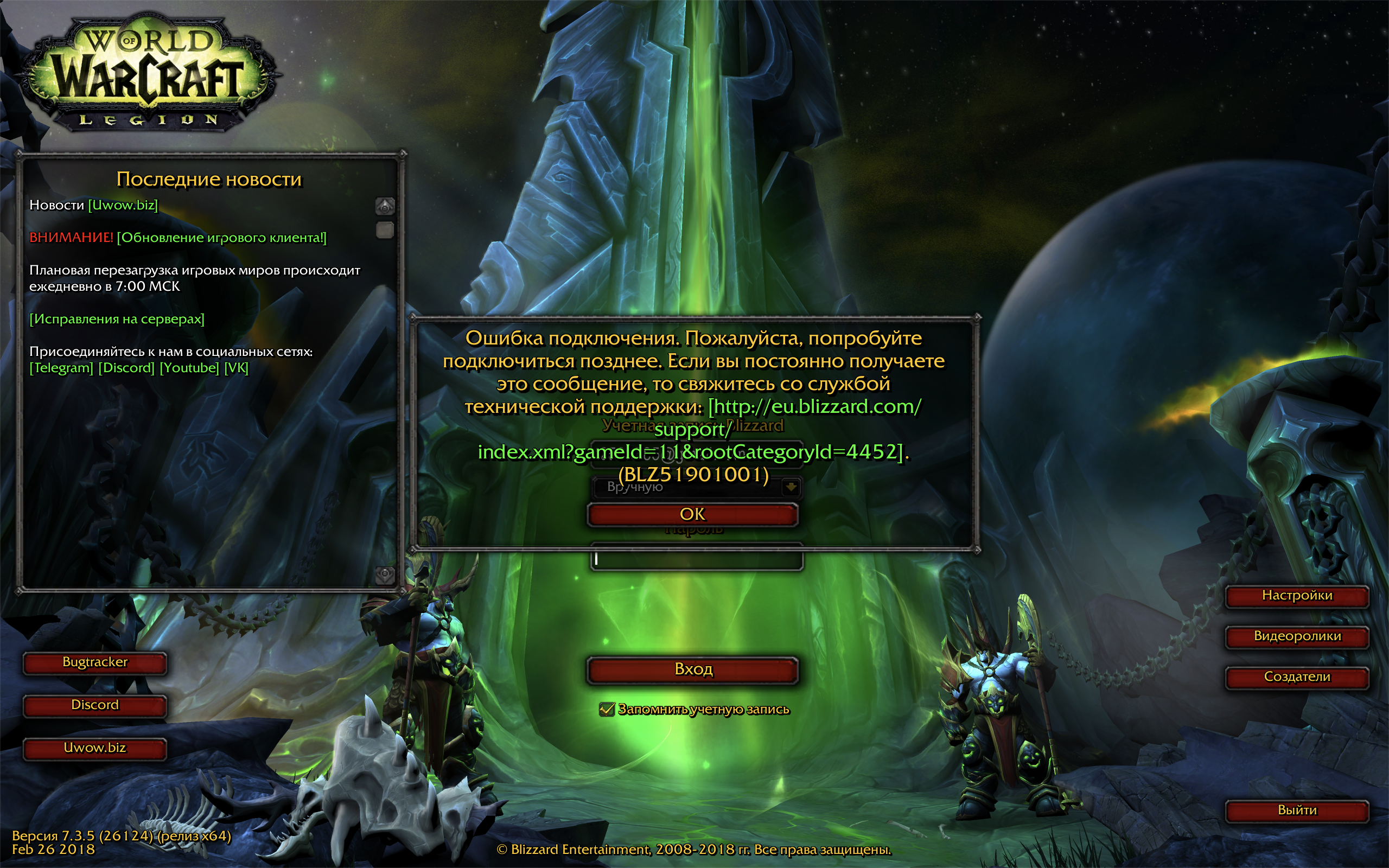Open the Обновление игрового клиента link
1389x868 pixels.
[221, 238]
